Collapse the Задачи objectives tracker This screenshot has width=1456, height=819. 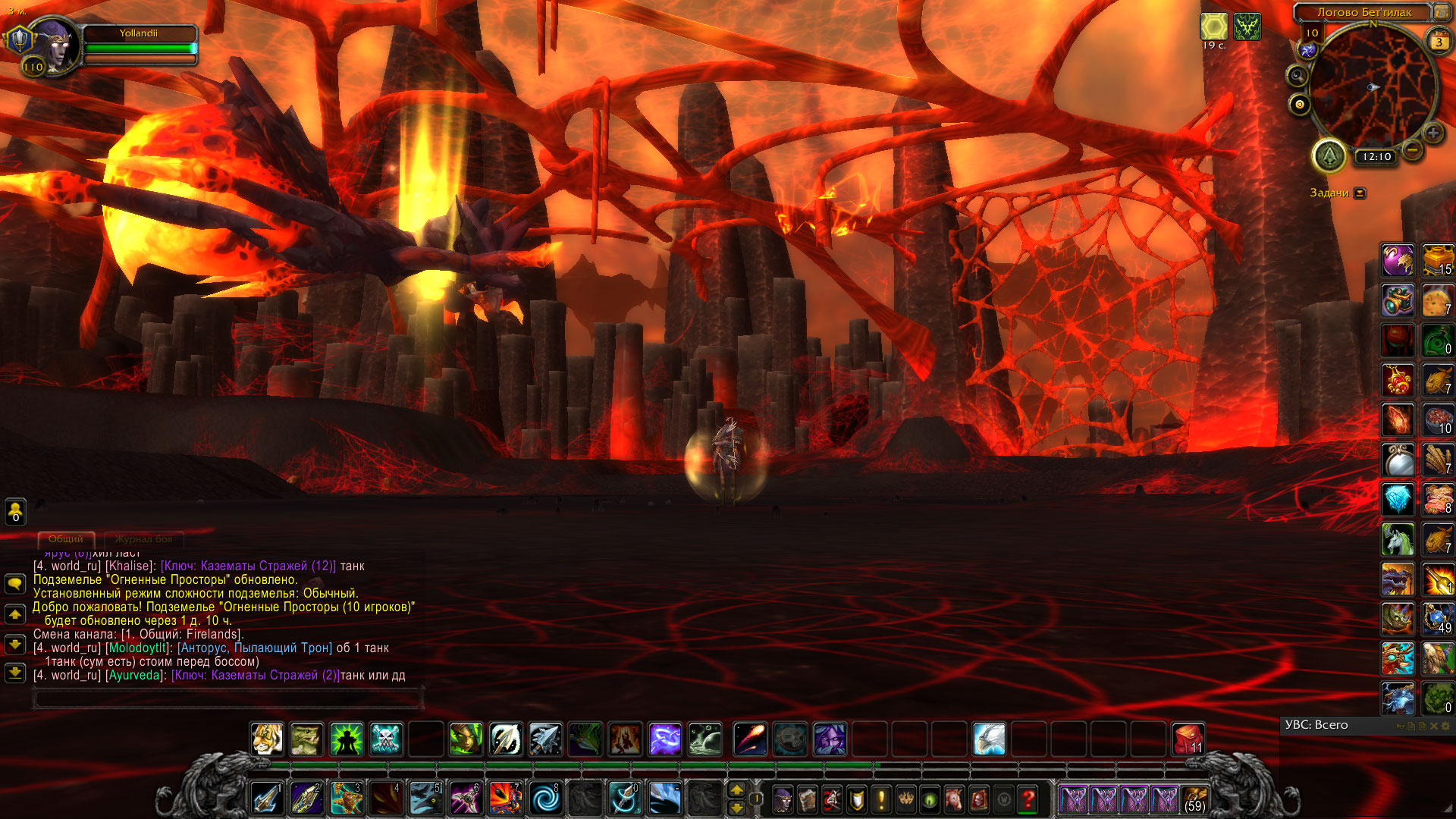[x=1360, y=193]
